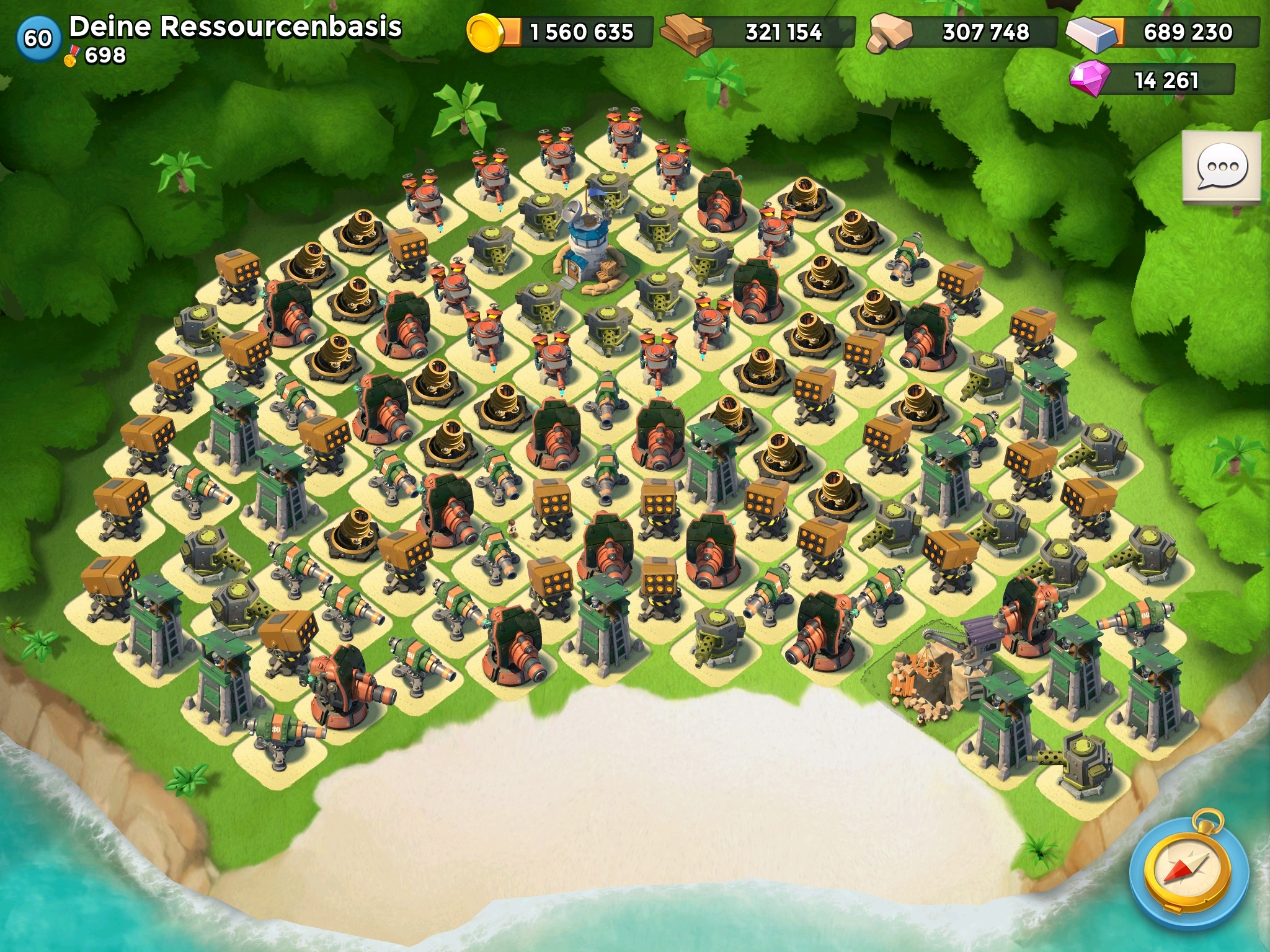This screenshot has height=952, width=1270.
Task: Select the iron ingot resource bar
Action: tap(1163, 32)
